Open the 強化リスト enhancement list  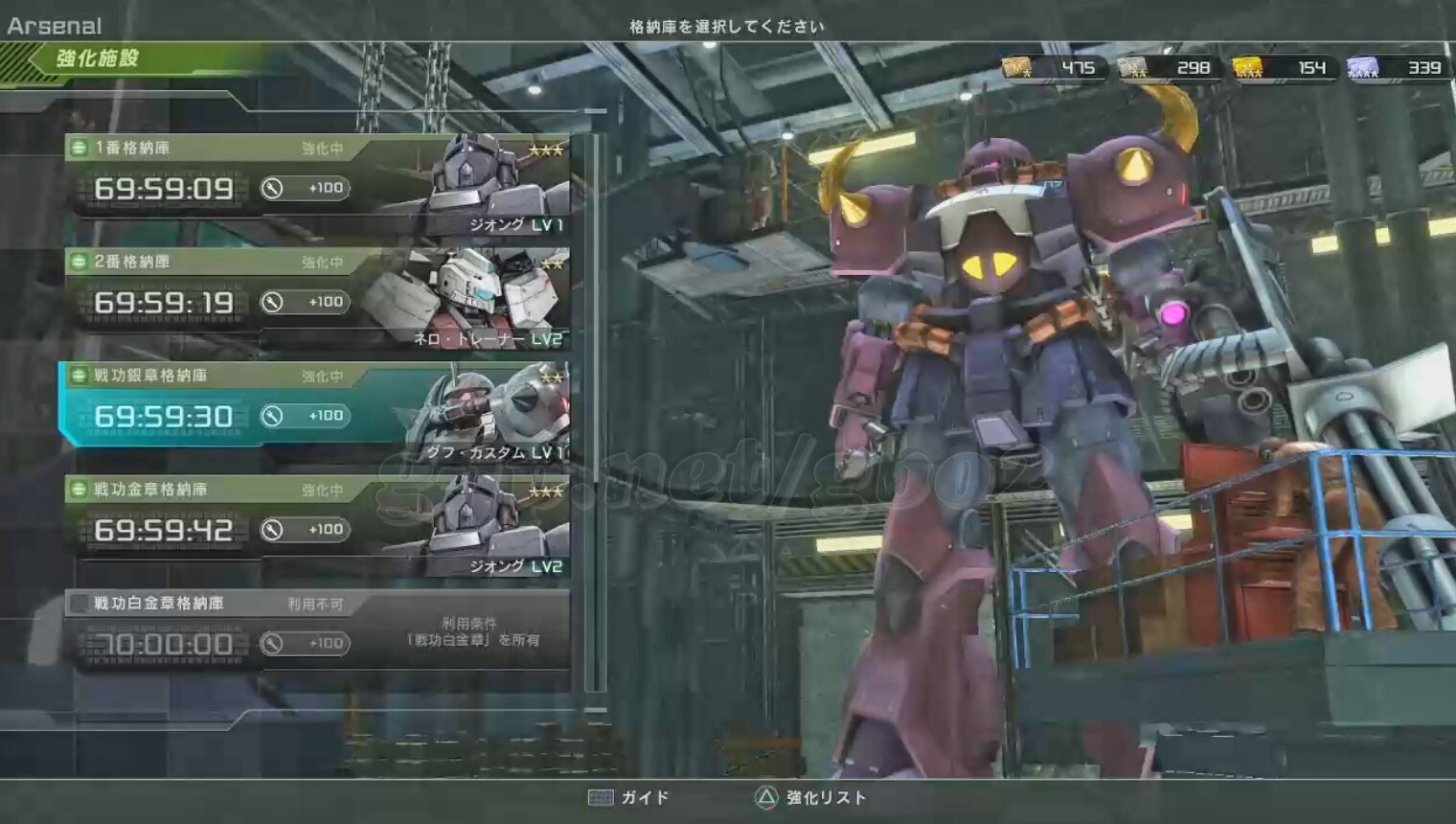click(x=810, y=797)
